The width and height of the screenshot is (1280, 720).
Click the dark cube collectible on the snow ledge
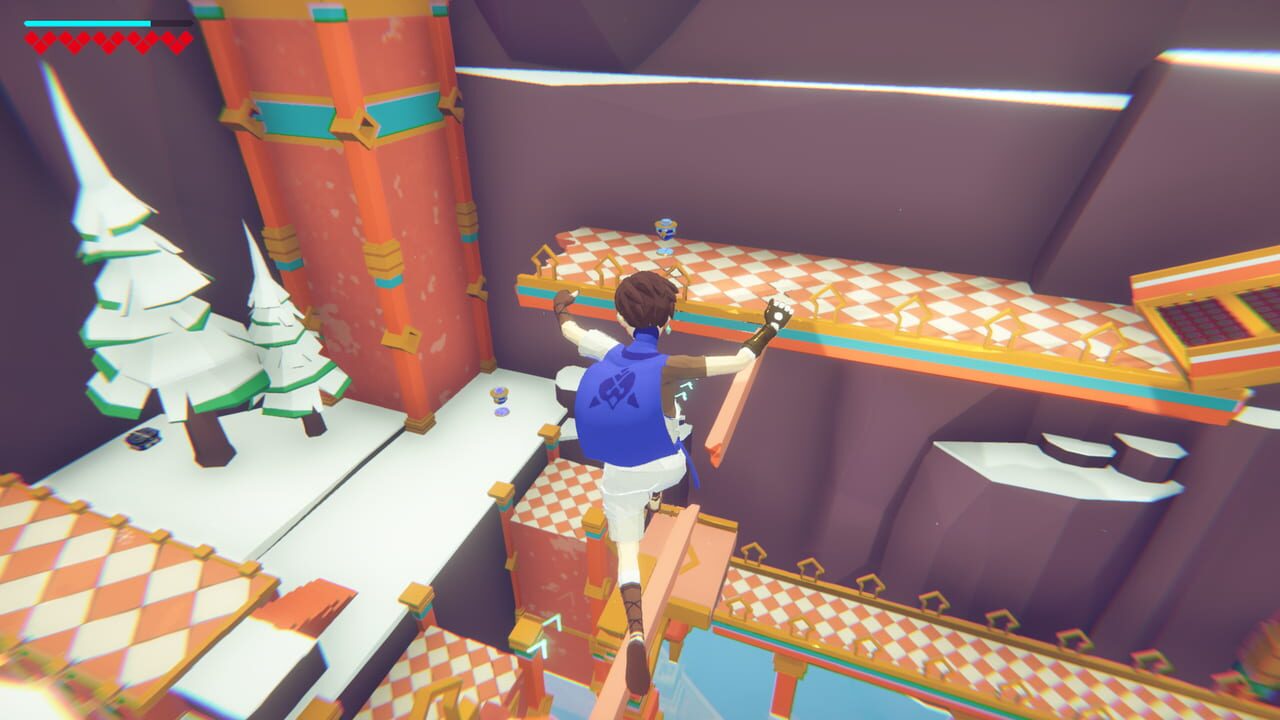pos(143,437)
